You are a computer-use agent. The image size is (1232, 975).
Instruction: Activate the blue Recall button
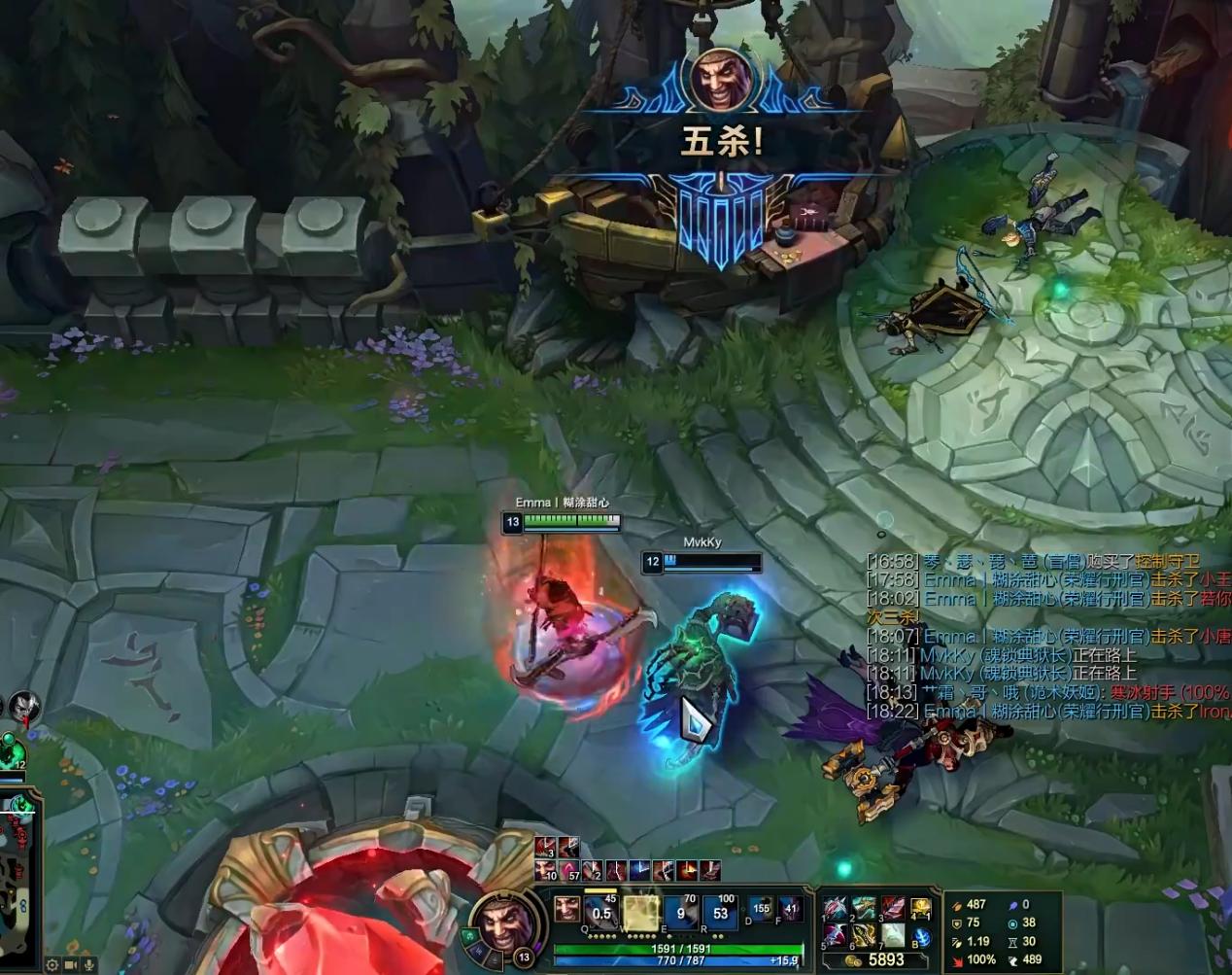pyautogui.click(x=921, y=937)
